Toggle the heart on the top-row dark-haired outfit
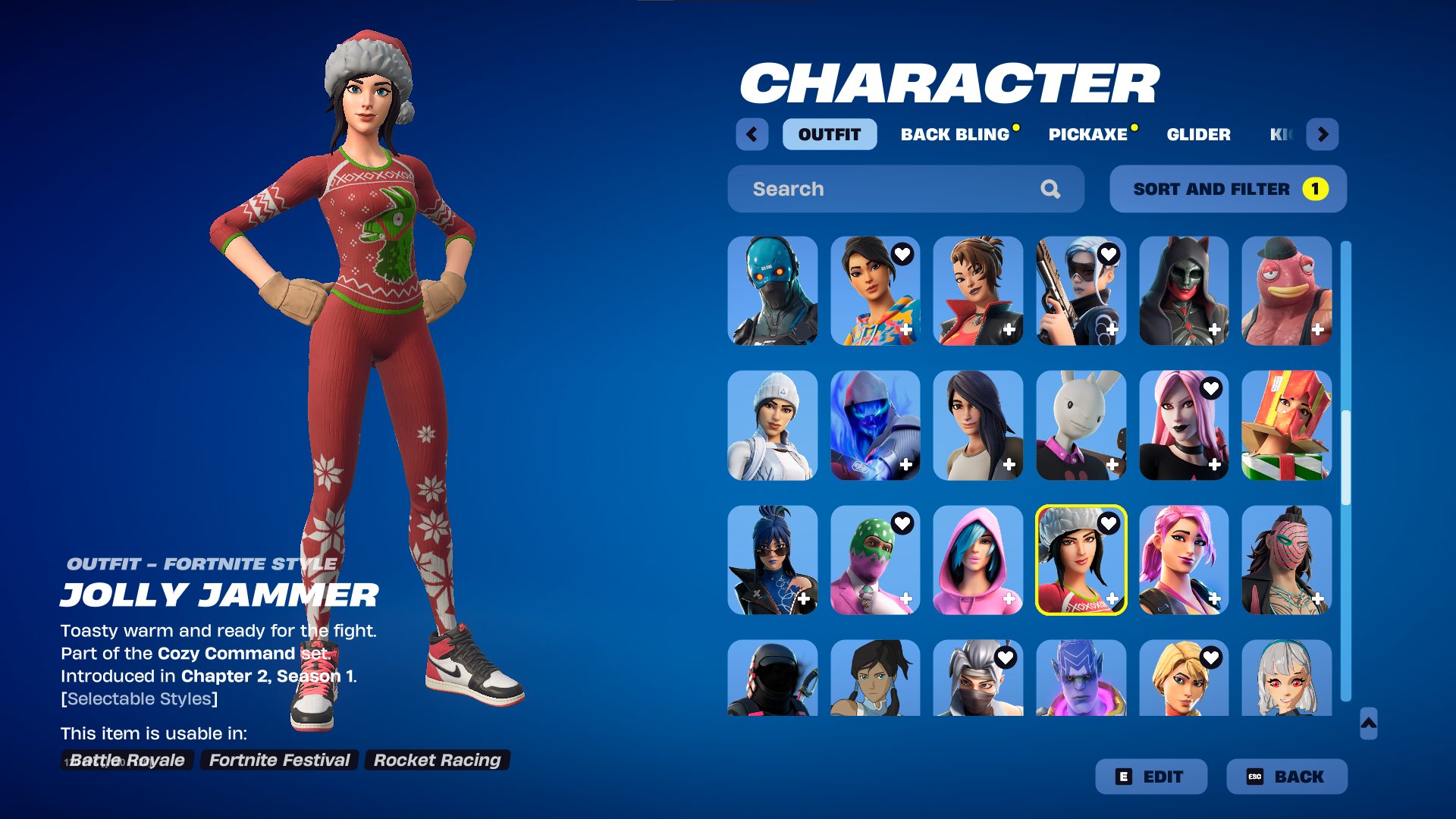The width and height of the screenshot is (1456, 819). (x=902, y=255)
